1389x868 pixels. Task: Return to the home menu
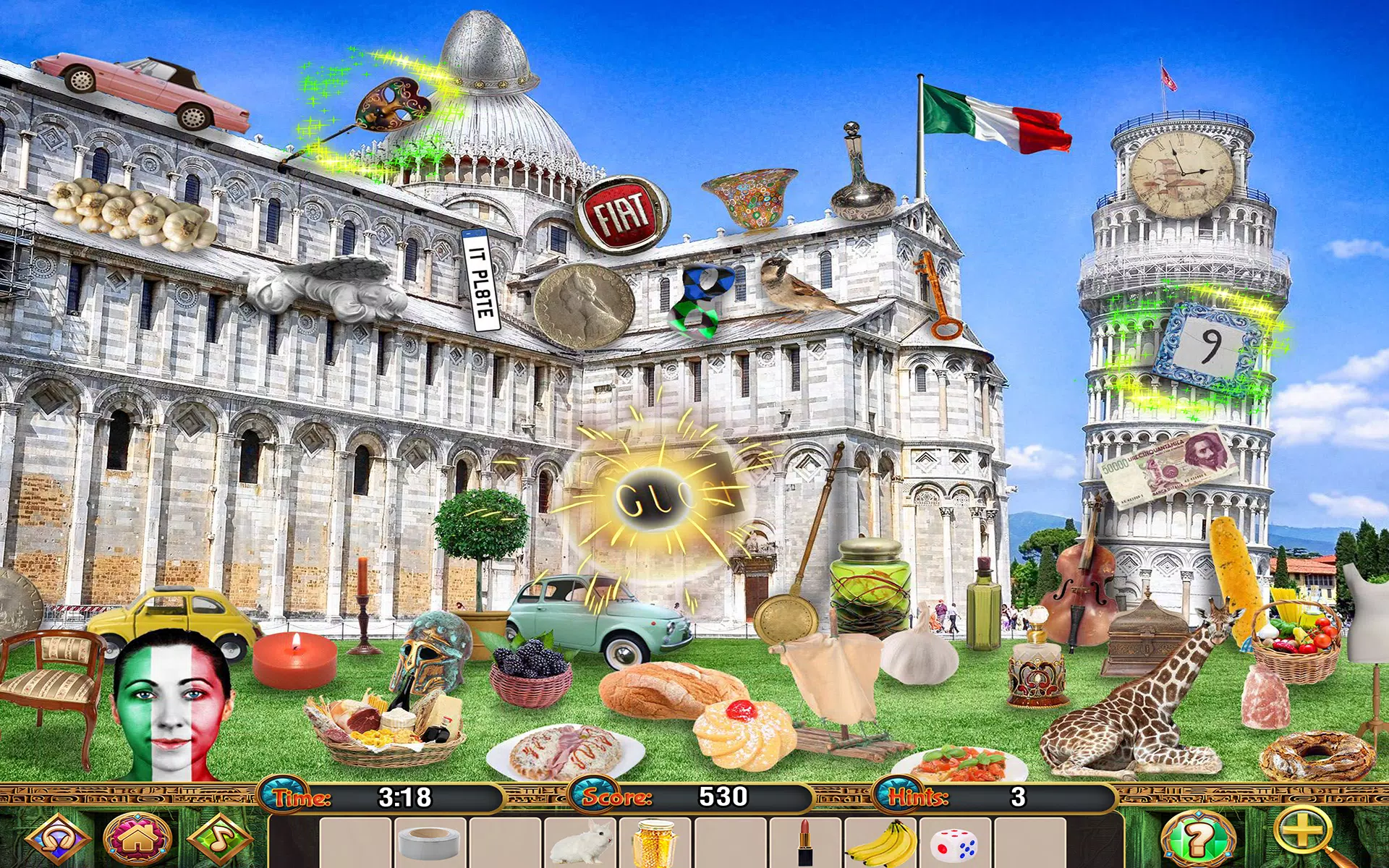tap(137, 839)
